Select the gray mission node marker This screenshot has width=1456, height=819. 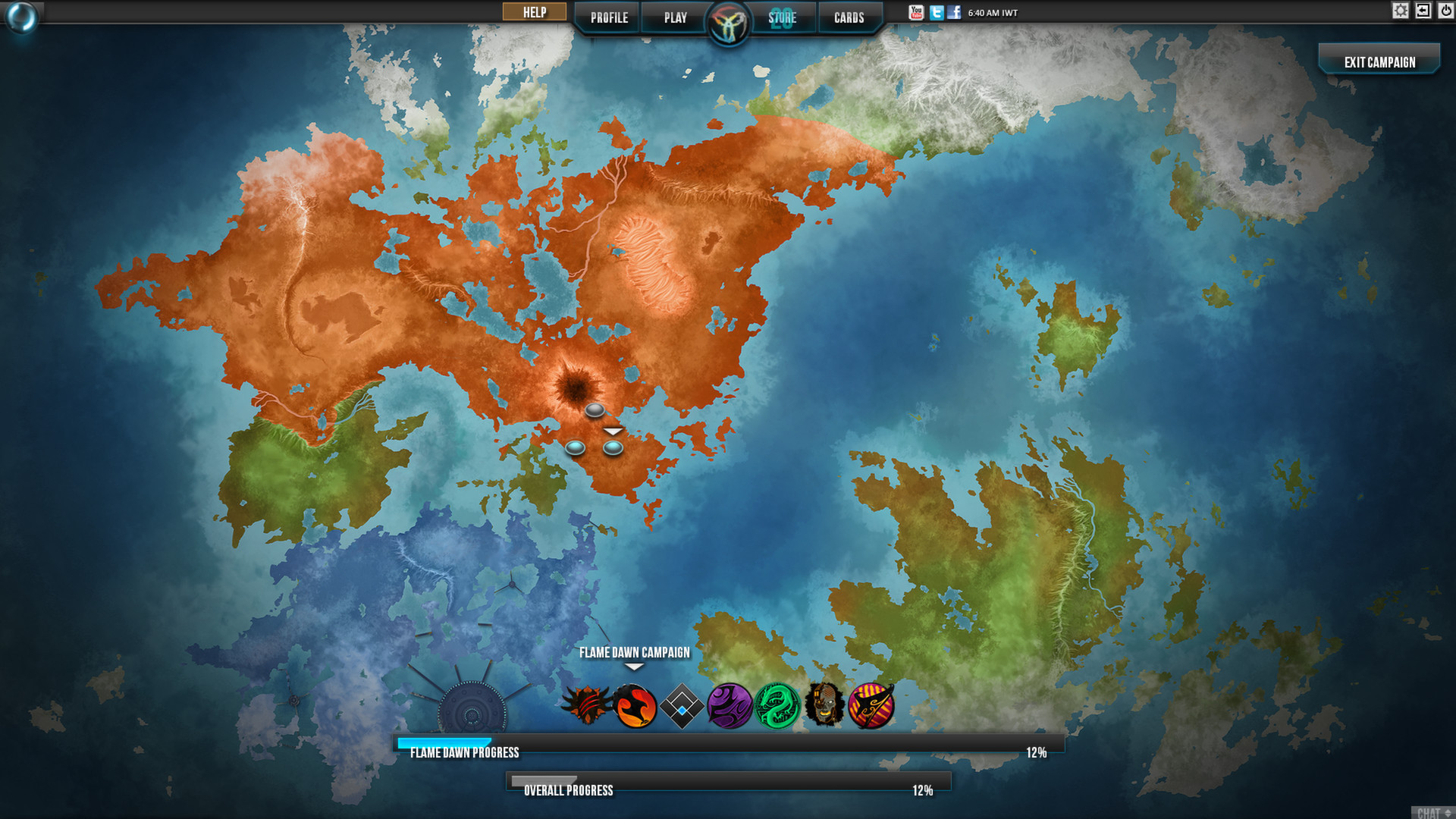595,410
